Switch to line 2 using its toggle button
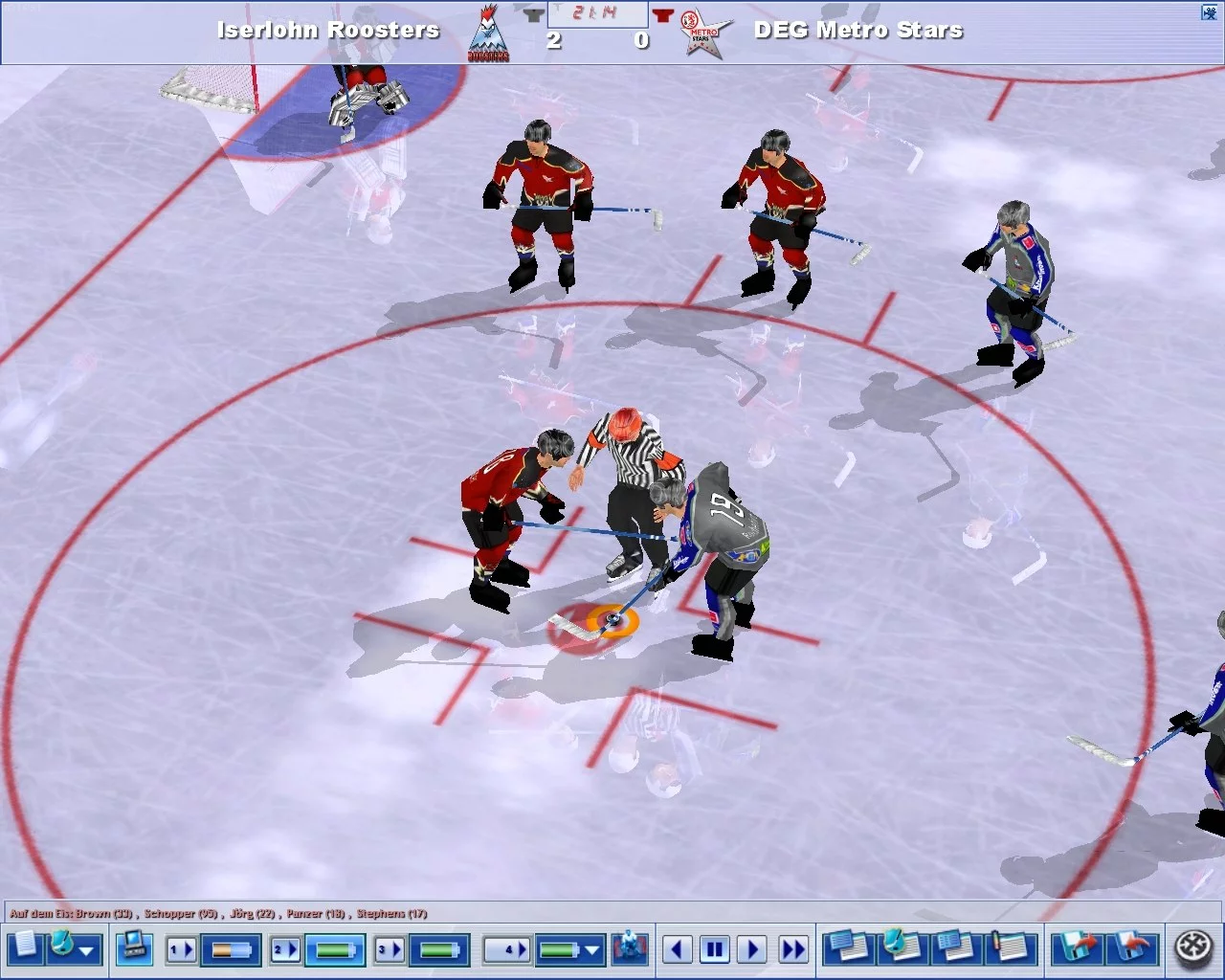The width and height of the screenshot is (1225, 980). click(283, 949)
